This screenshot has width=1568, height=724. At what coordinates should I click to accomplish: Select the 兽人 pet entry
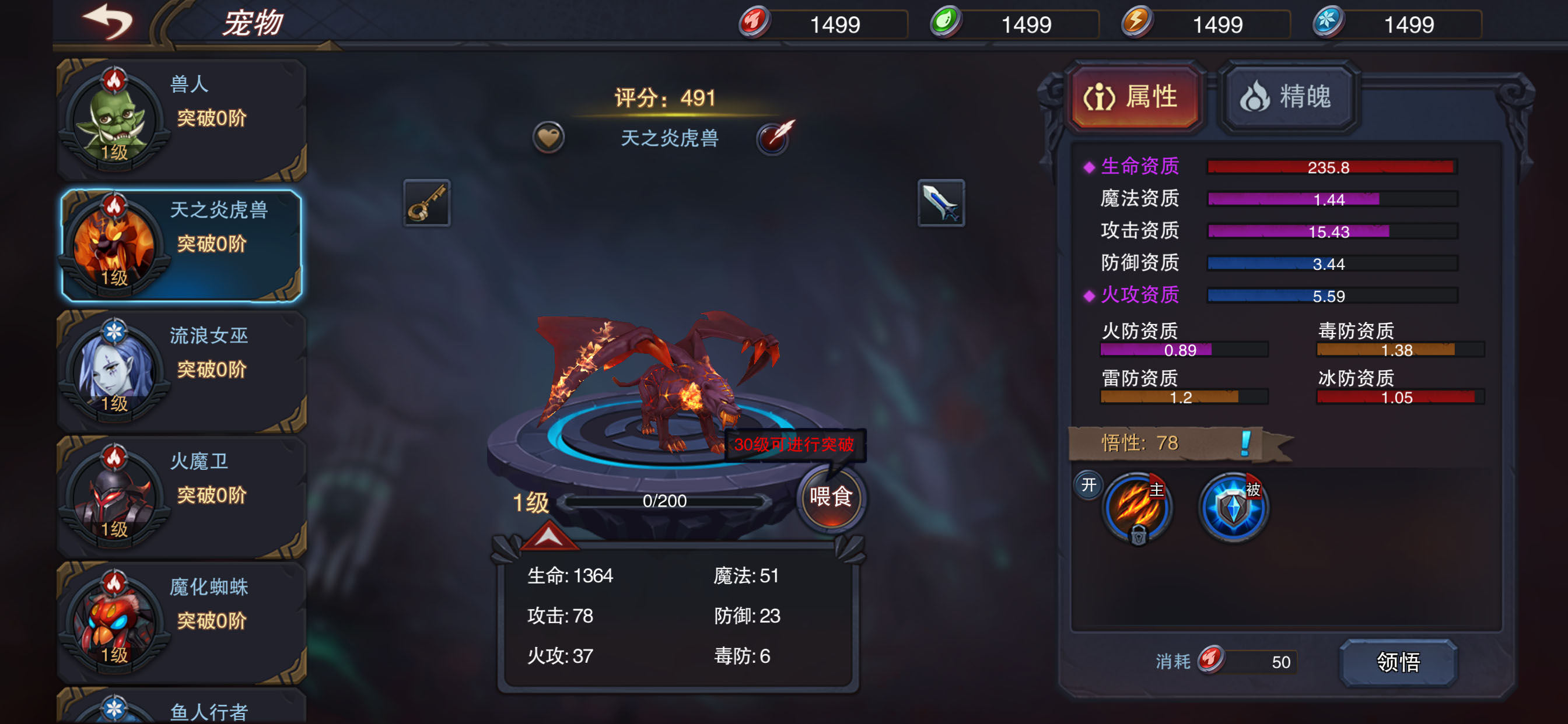(x=181, y=120)
